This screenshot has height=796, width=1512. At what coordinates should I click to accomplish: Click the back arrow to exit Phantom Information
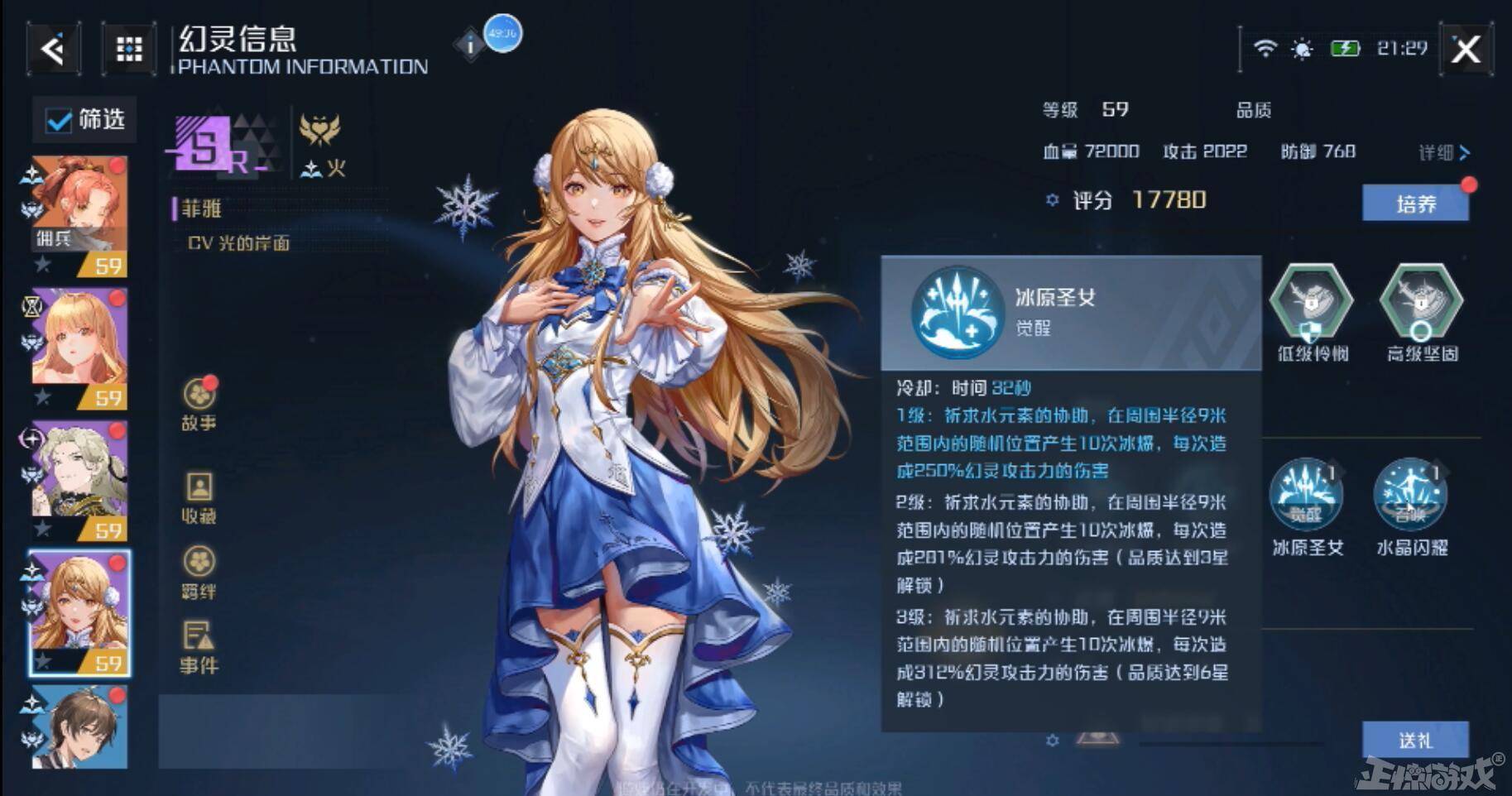(x=51, y=47)
